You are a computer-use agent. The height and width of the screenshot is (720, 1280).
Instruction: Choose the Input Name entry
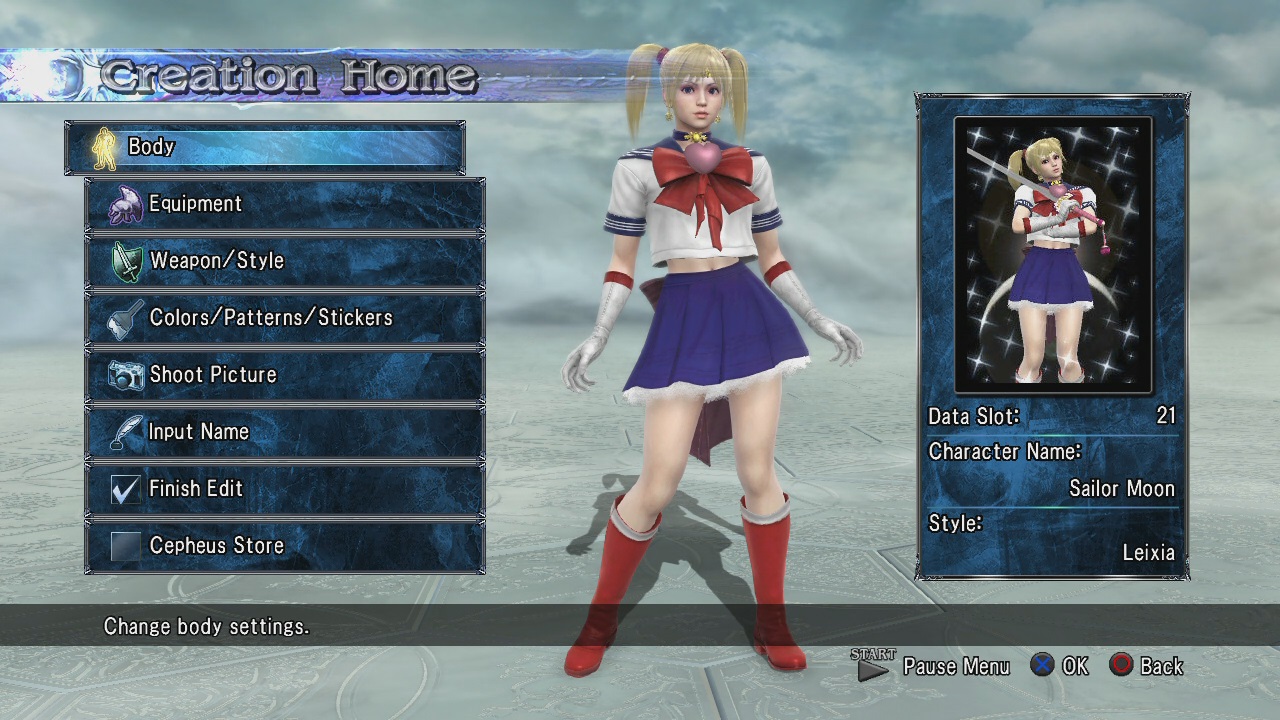pyautogui.click(x=285, y=432)
